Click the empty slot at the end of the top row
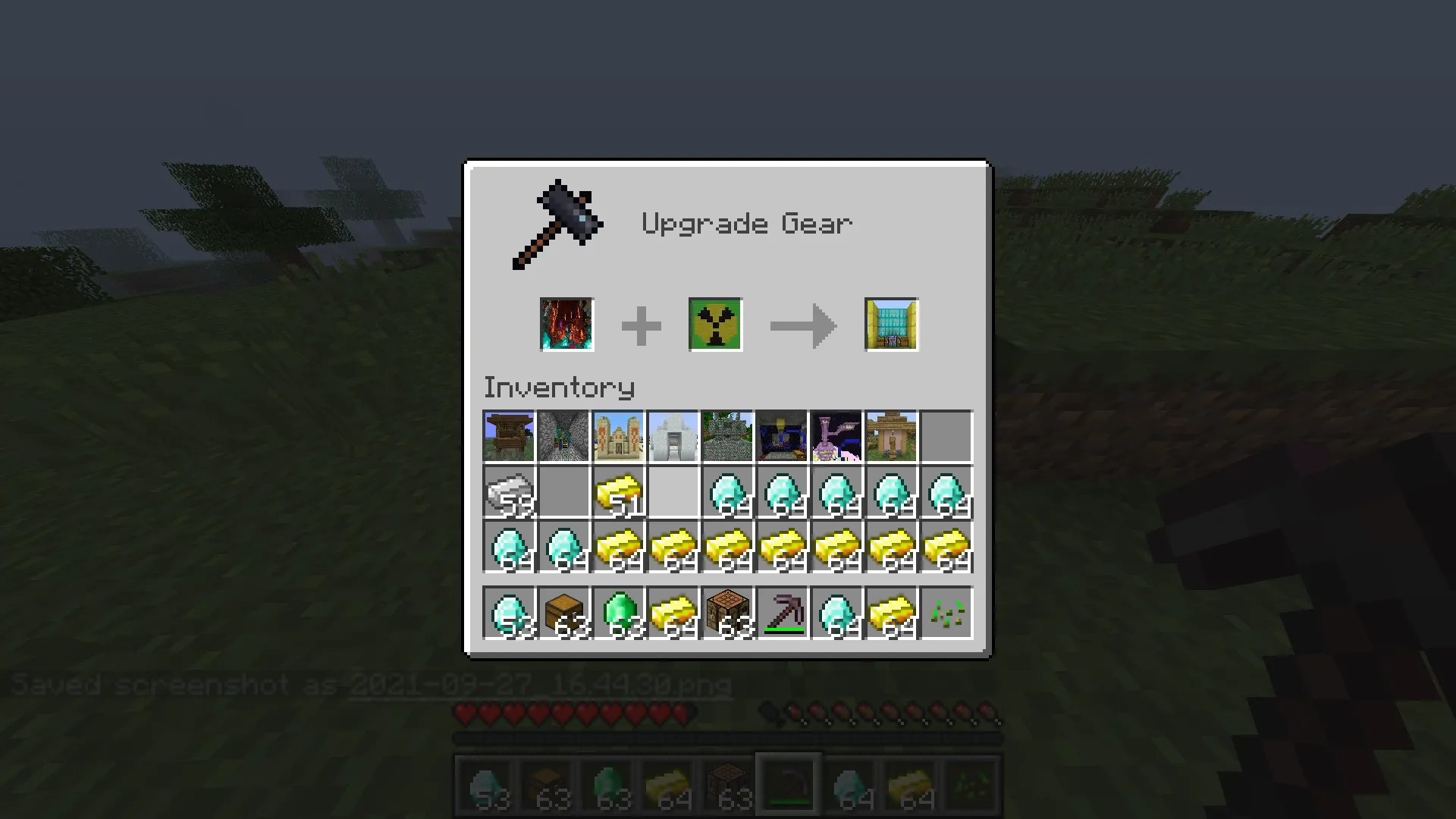This screenshot has height=819, width=1456. [x=945, y=436]
